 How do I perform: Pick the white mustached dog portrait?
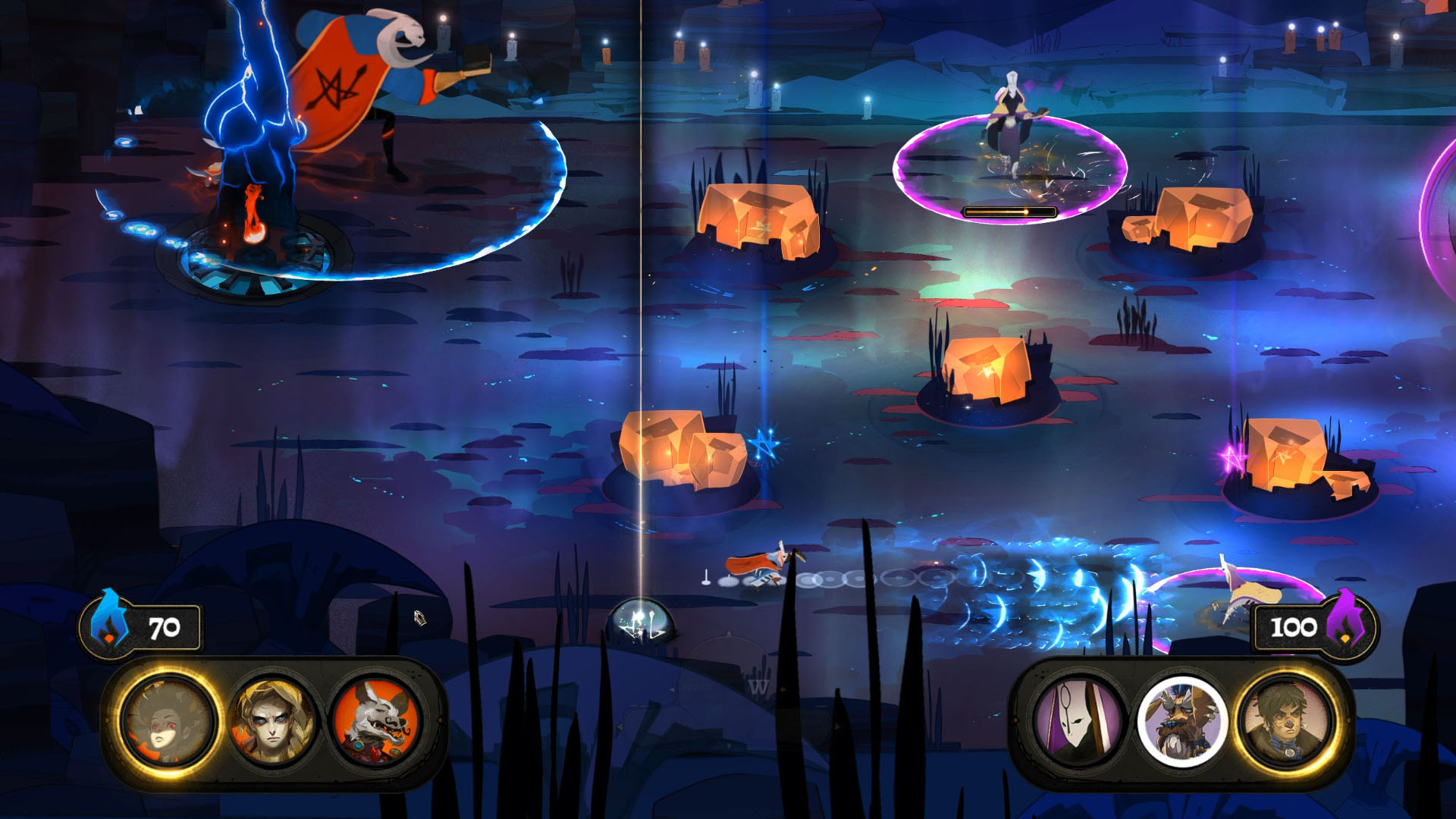[x=377, y=722]
